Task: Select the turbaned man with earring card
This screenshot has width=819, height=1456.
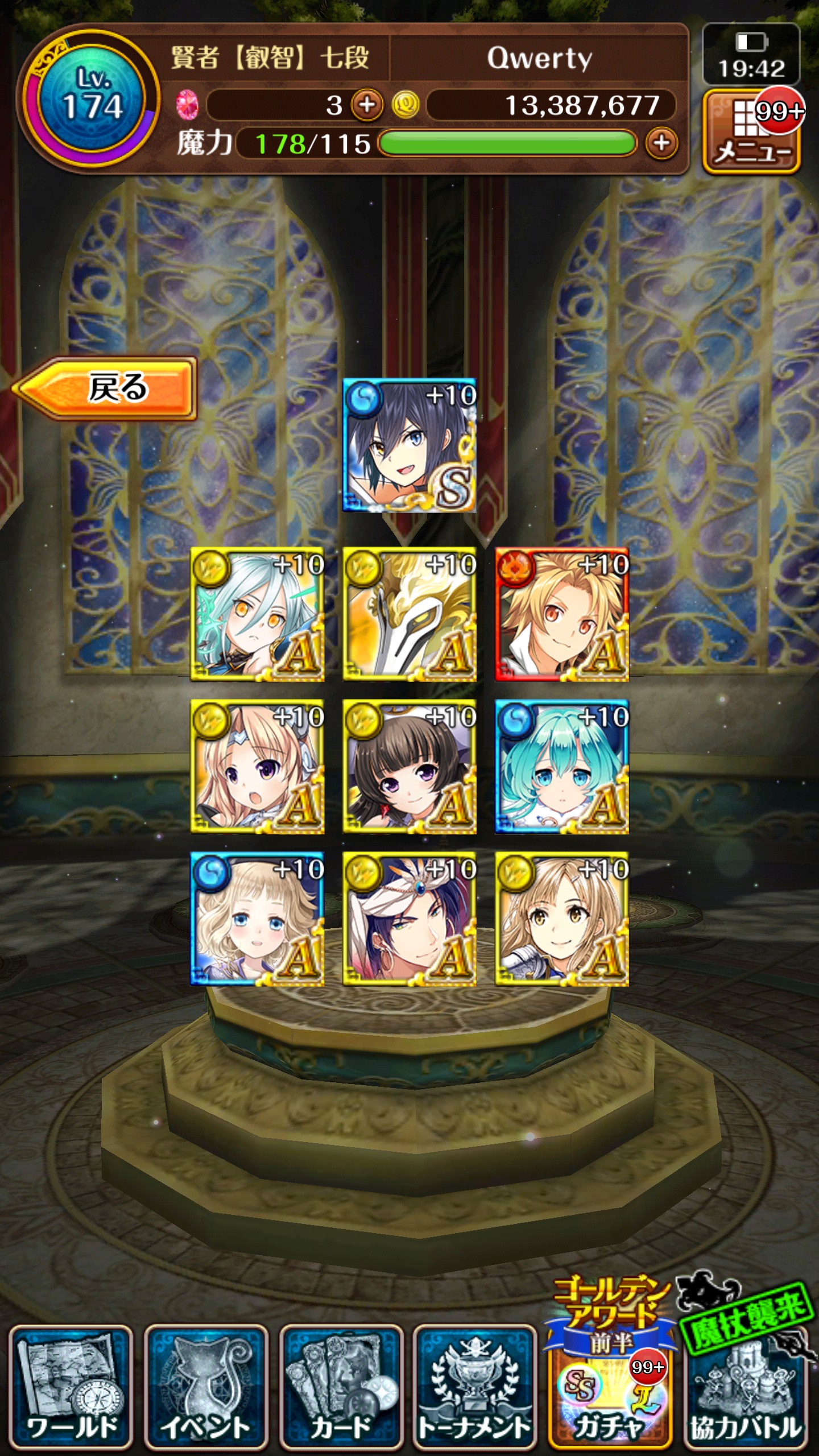Action: (x=409, y=919)
